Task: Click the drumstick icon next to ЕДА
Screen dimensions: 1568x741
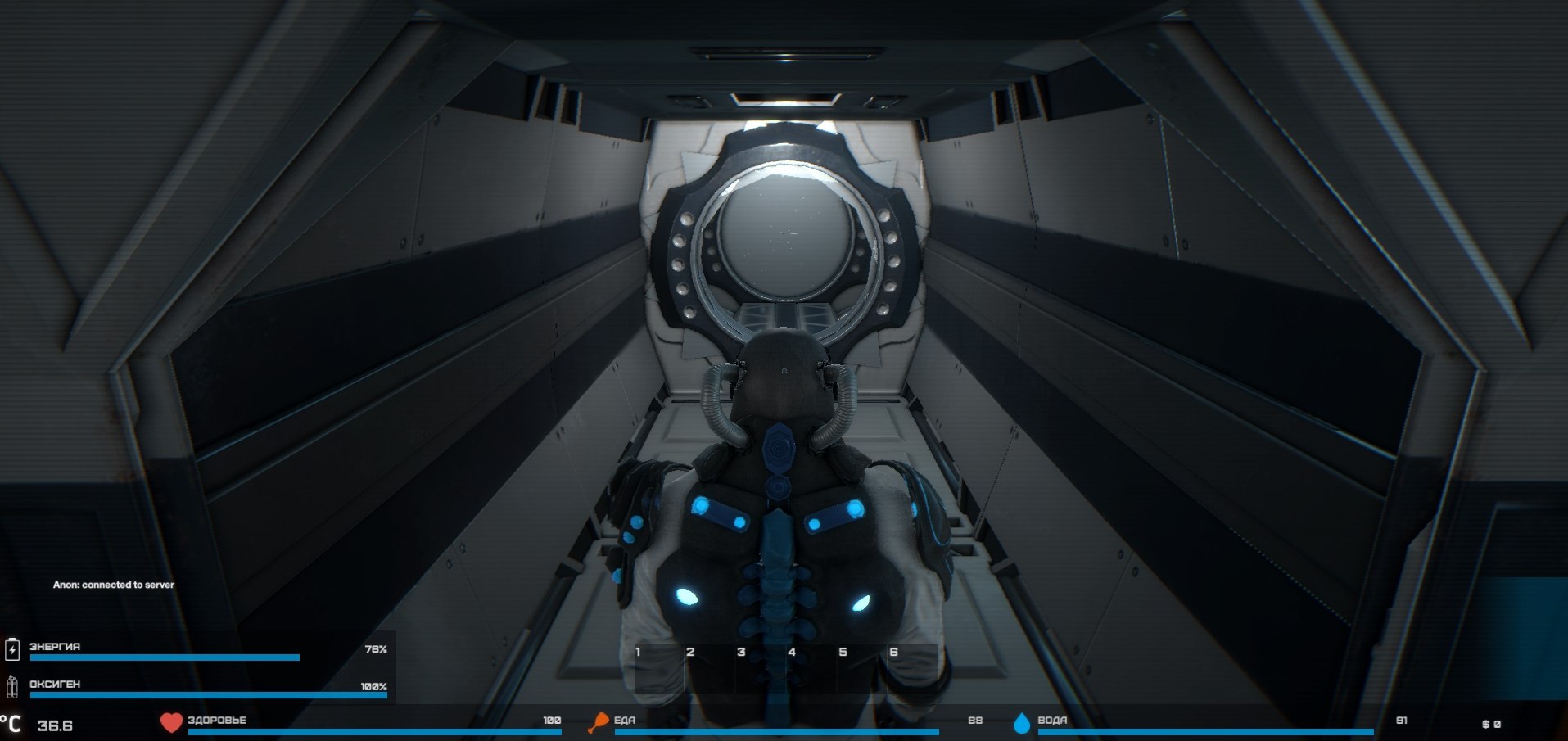Action: point(600,721)
